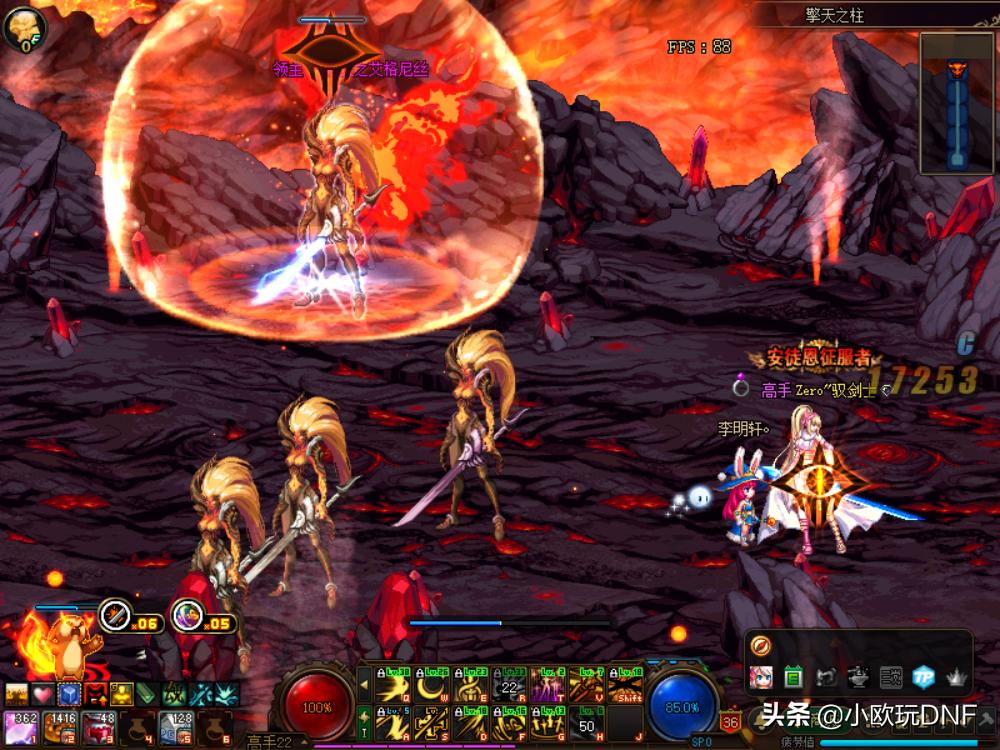
Task: Activate the skill bound to Q
Action: pyautogui.click(x=392, y=685)
